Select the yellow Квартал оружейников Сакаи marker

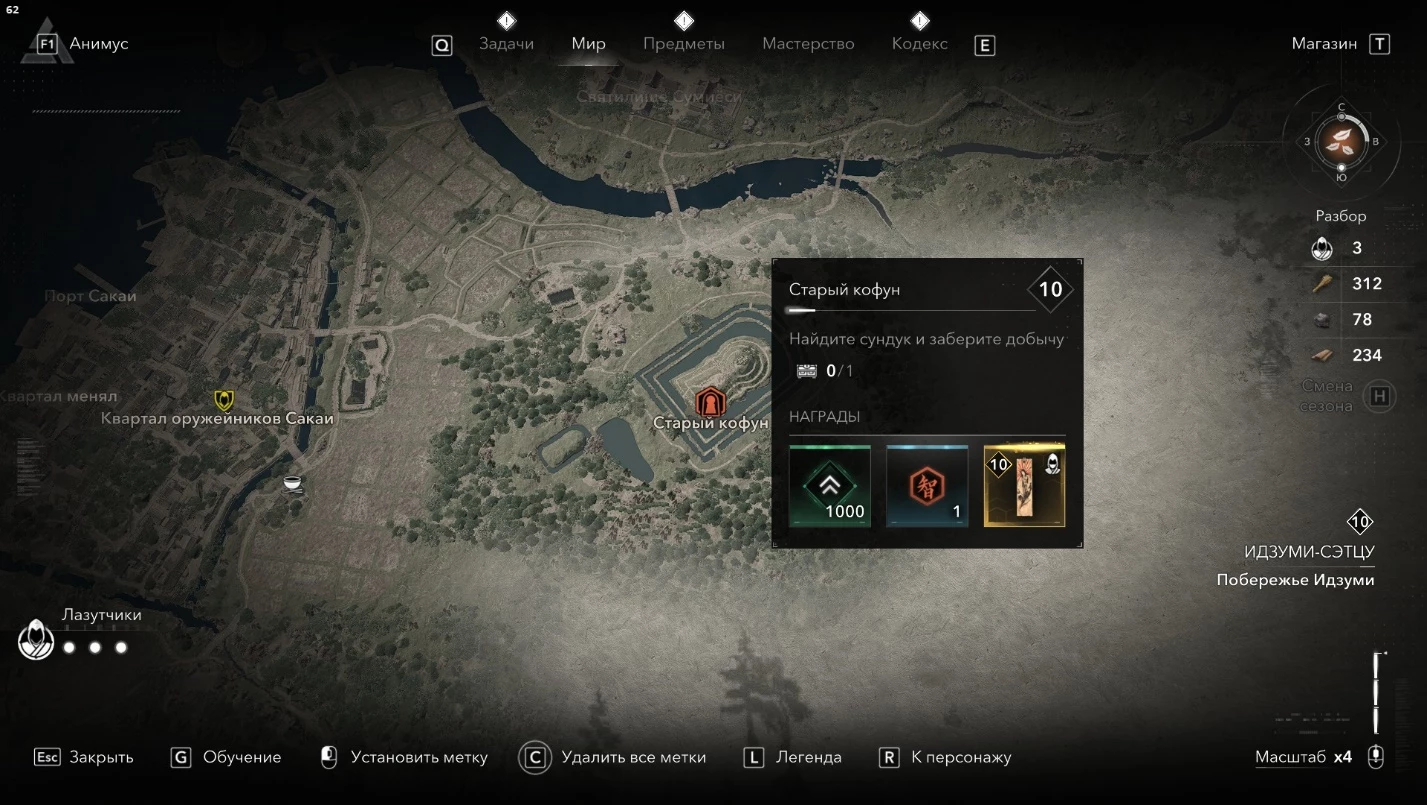coord(225,400)
